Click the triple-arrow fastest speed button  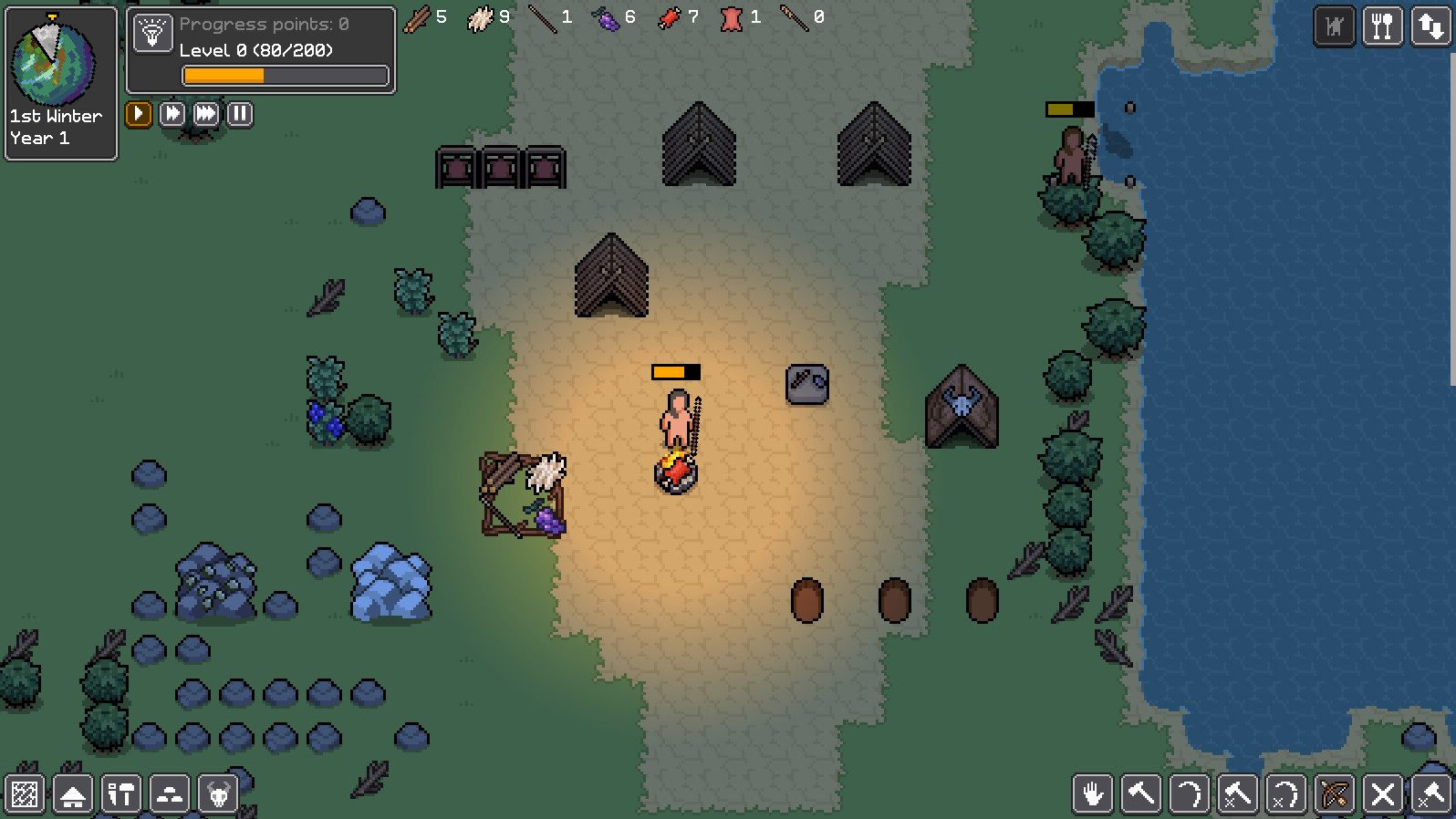click(205, 114)
